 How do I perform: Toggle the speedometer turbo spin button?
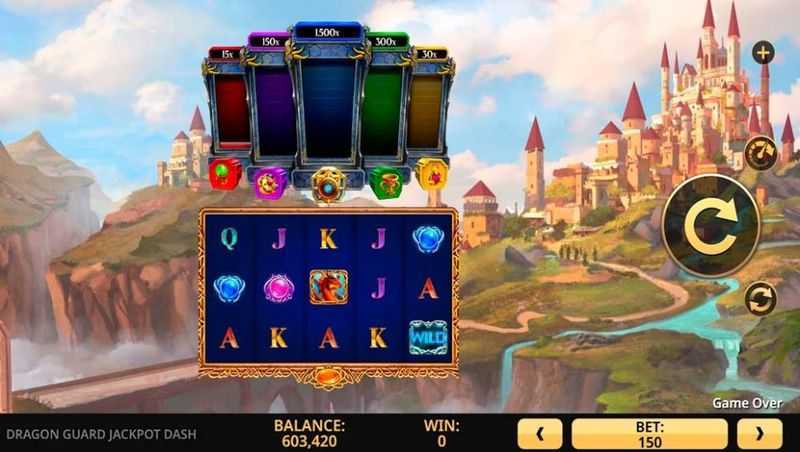(761, 152)
